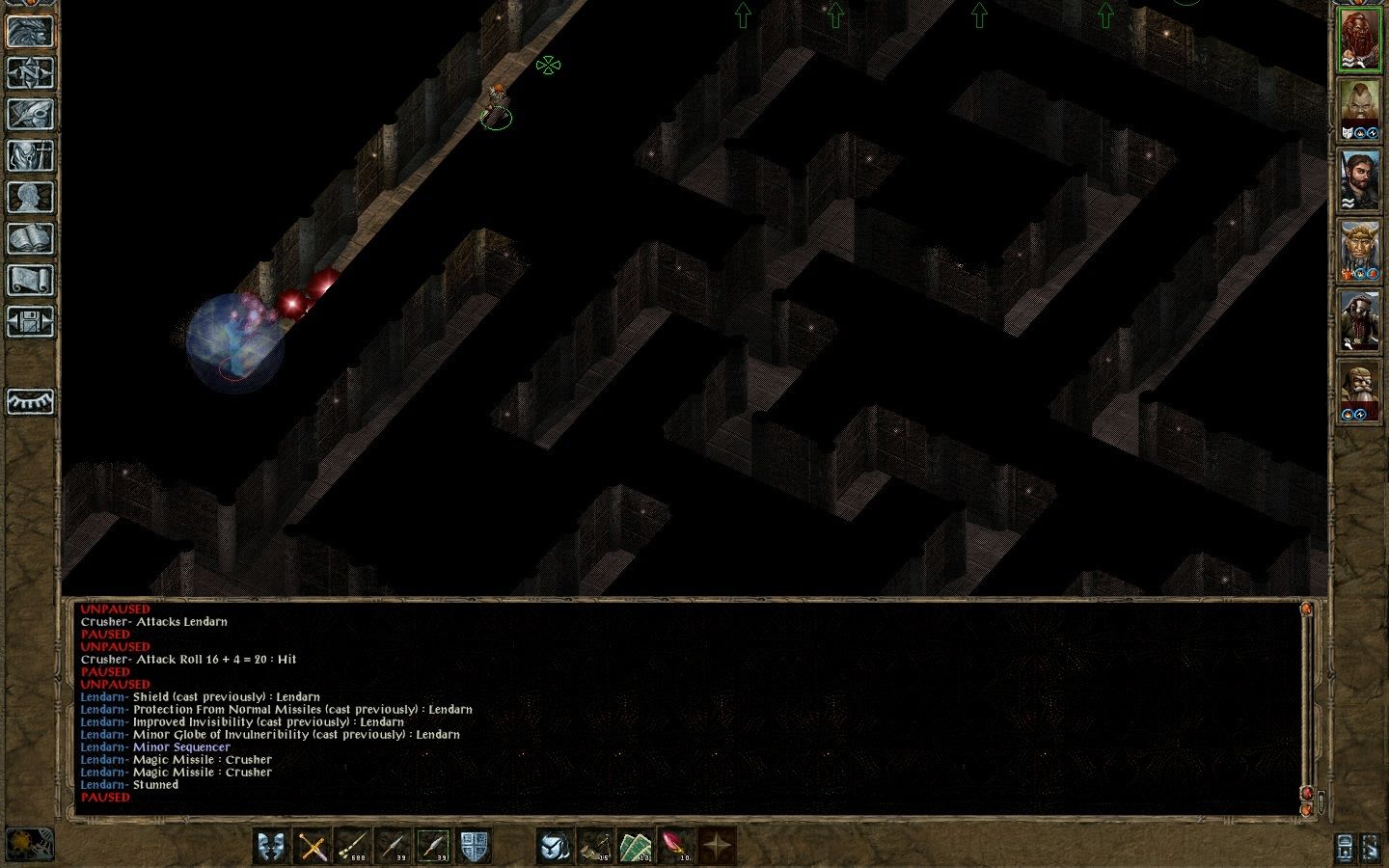Choose the crossed weapons attack action

coord(313,846)
